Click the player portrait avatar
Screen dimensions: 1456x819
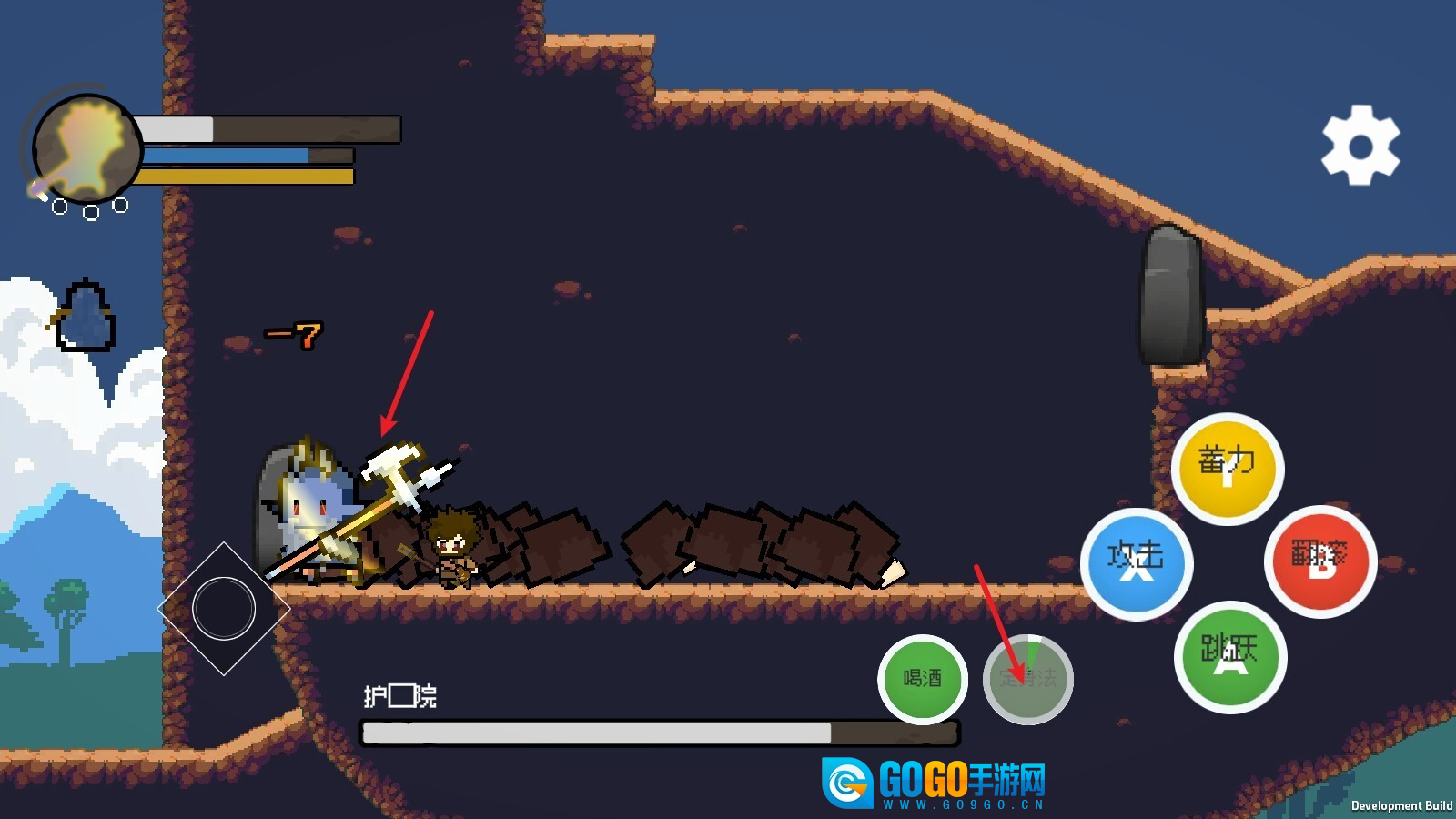[x=87, y=148]
